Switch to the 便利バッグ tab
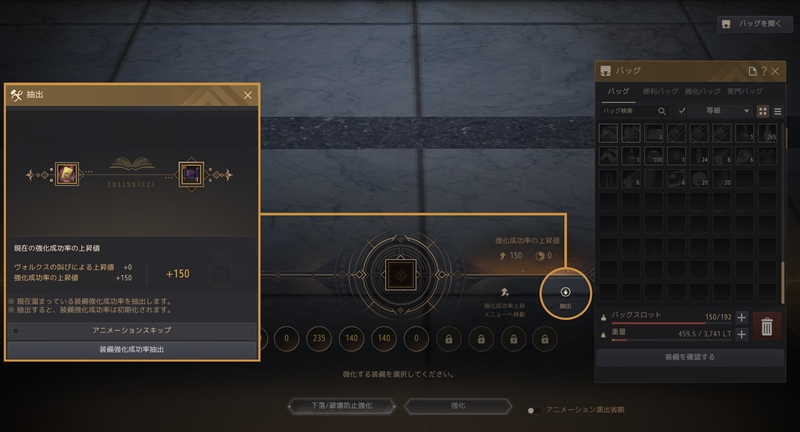Viewport: 800px width, 432px height. point(659,92)
